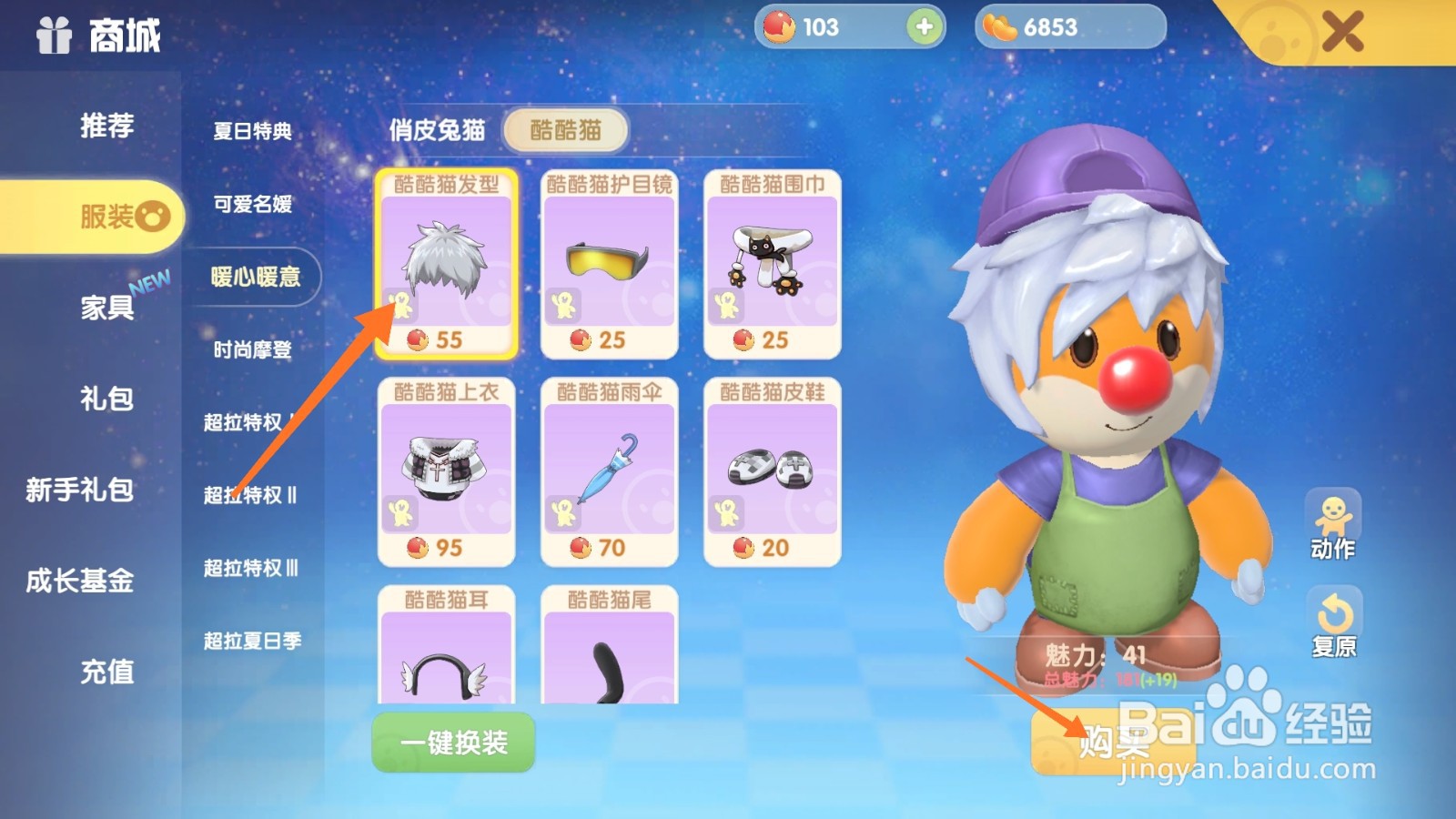The width and height of the screenshot is (1456, 819).
Task: Select the 酷酷猫雨伞 umbrella thumbnail
Action: coord(608,469)
